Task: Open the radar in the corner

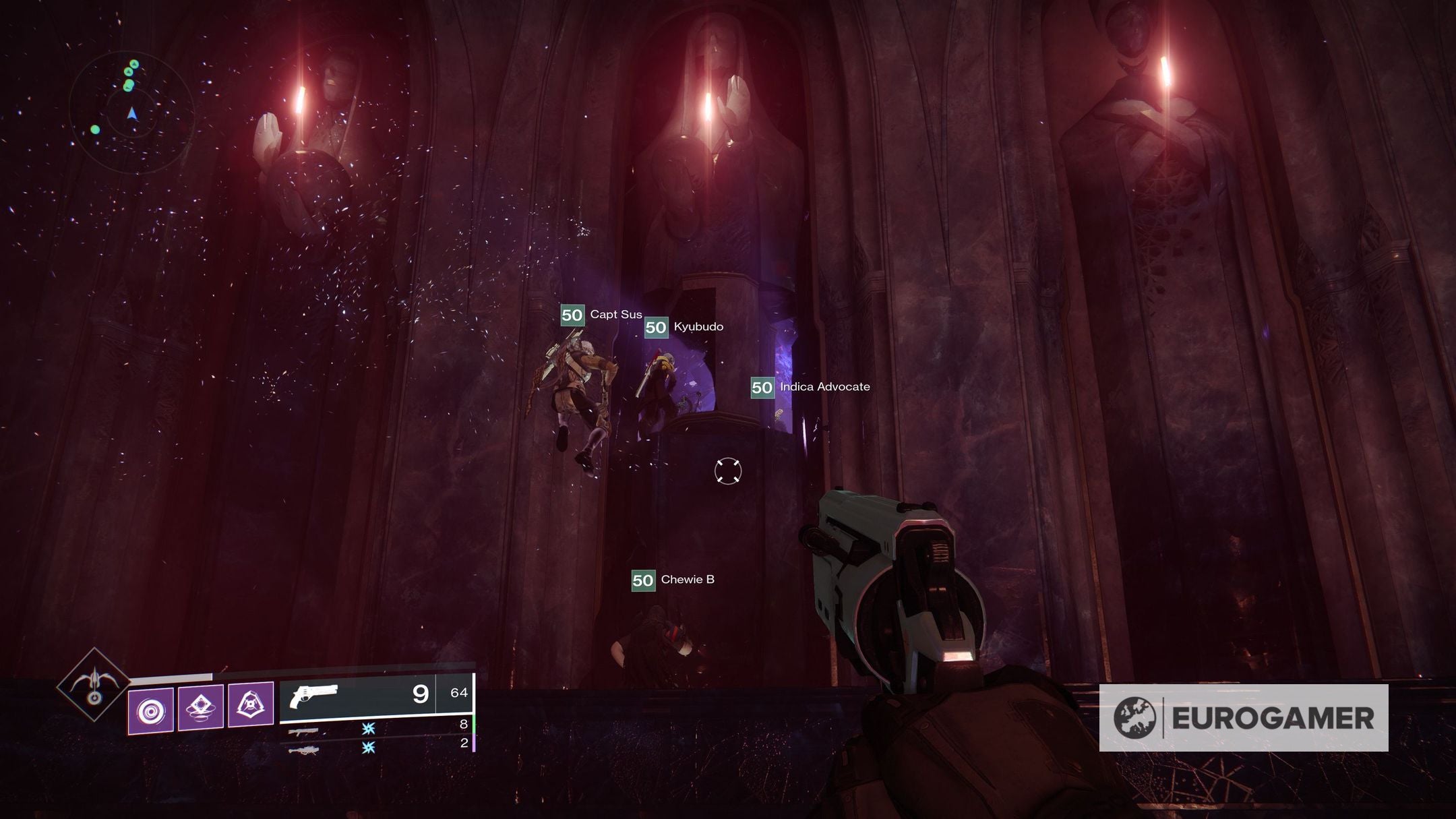Action: 132,111
